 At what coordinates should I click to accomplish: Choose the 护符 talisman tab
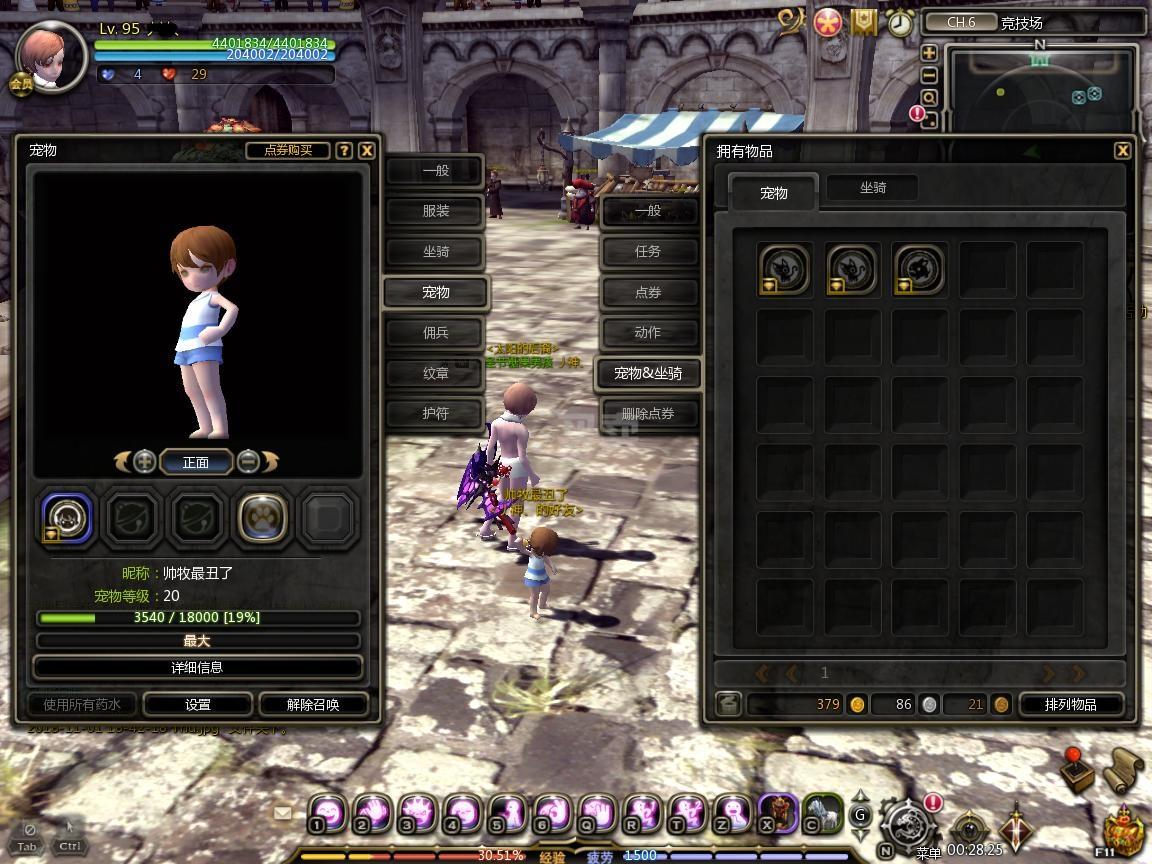click(x=435, y=413)
